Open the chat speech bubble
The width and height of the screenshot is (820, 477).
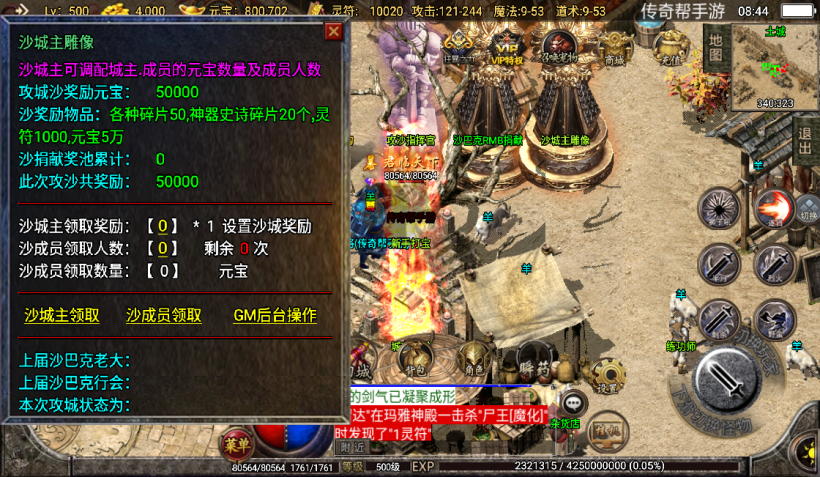click(x=572, y=402)
